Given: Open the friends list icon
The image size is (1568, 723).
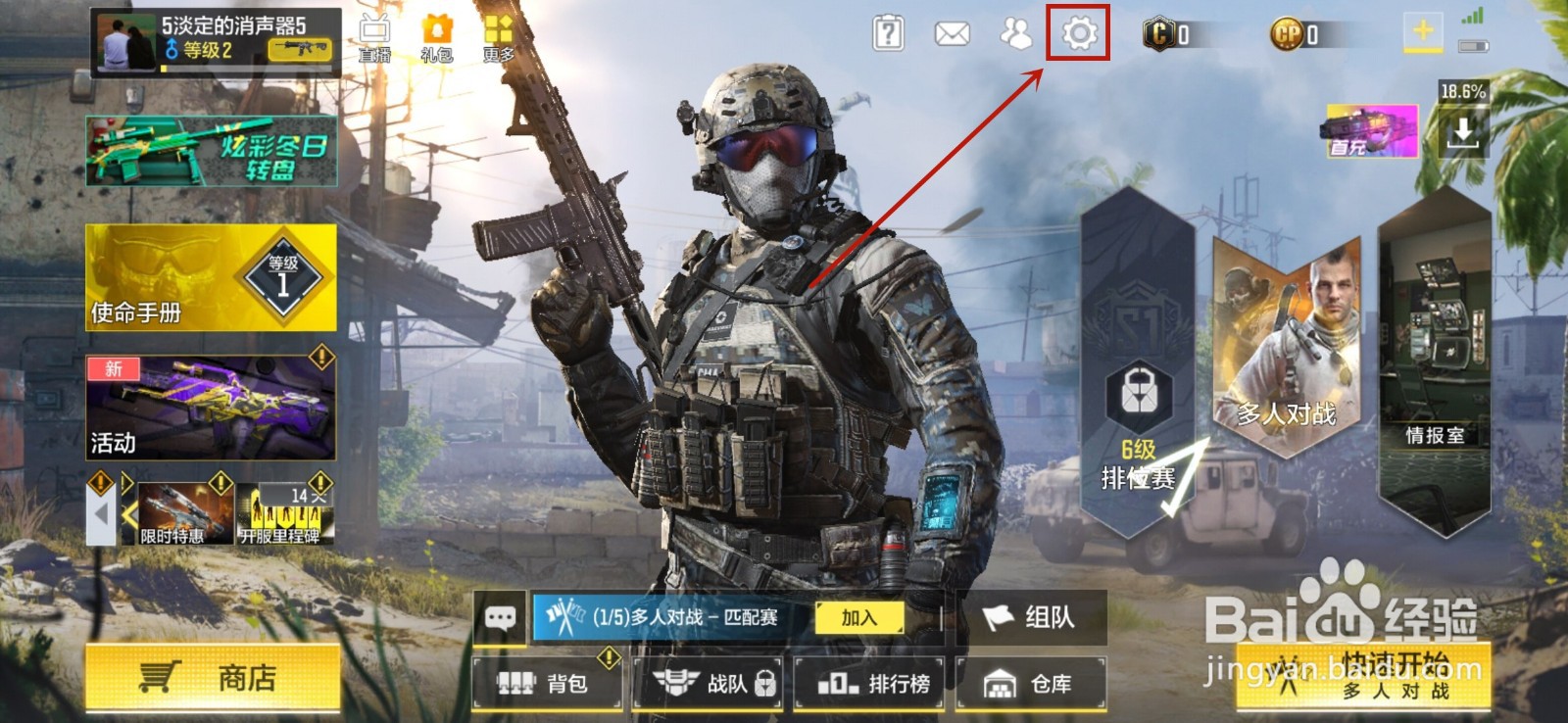Looking at the screenshot, I should (x=1012, y=34).
